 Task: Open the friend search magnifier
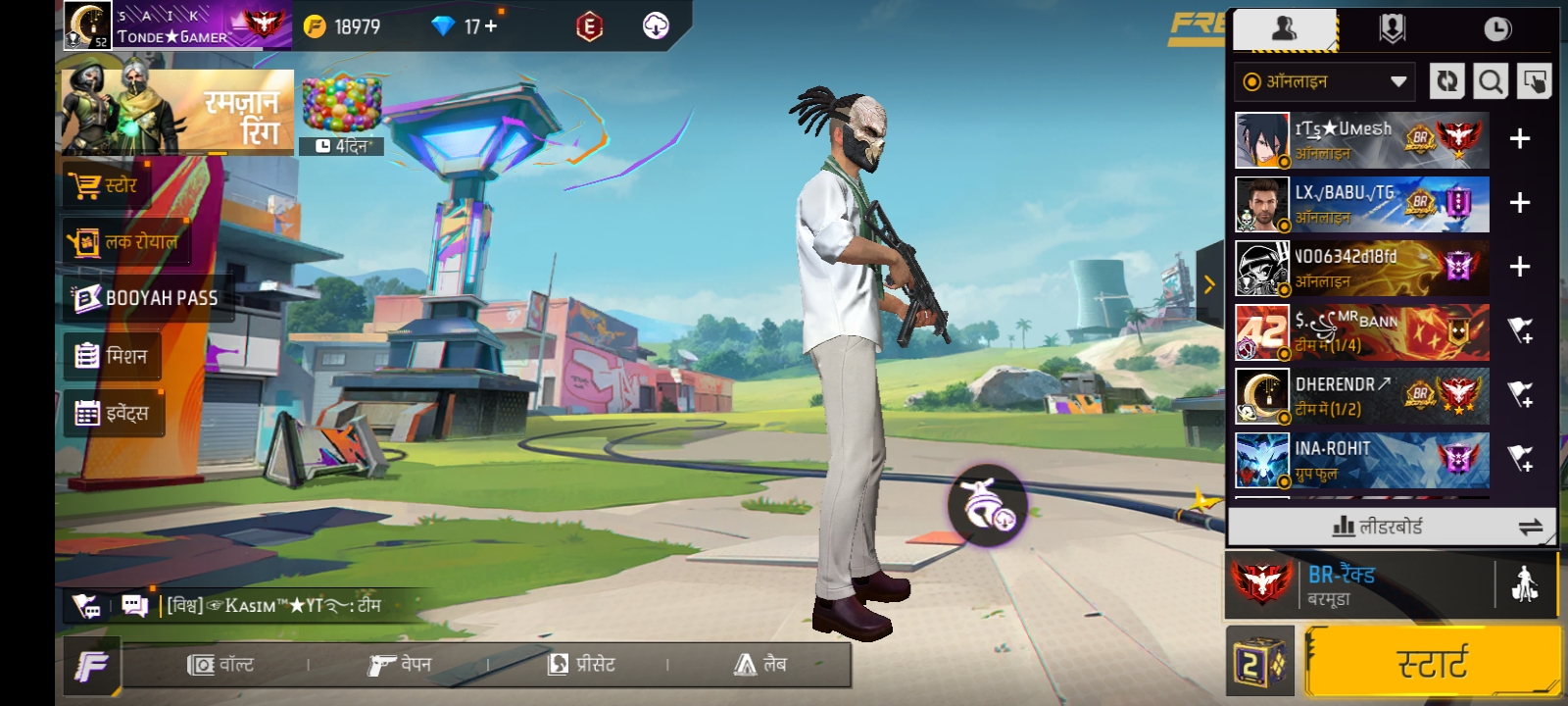pyautogui.click(x=1491, y=81)
